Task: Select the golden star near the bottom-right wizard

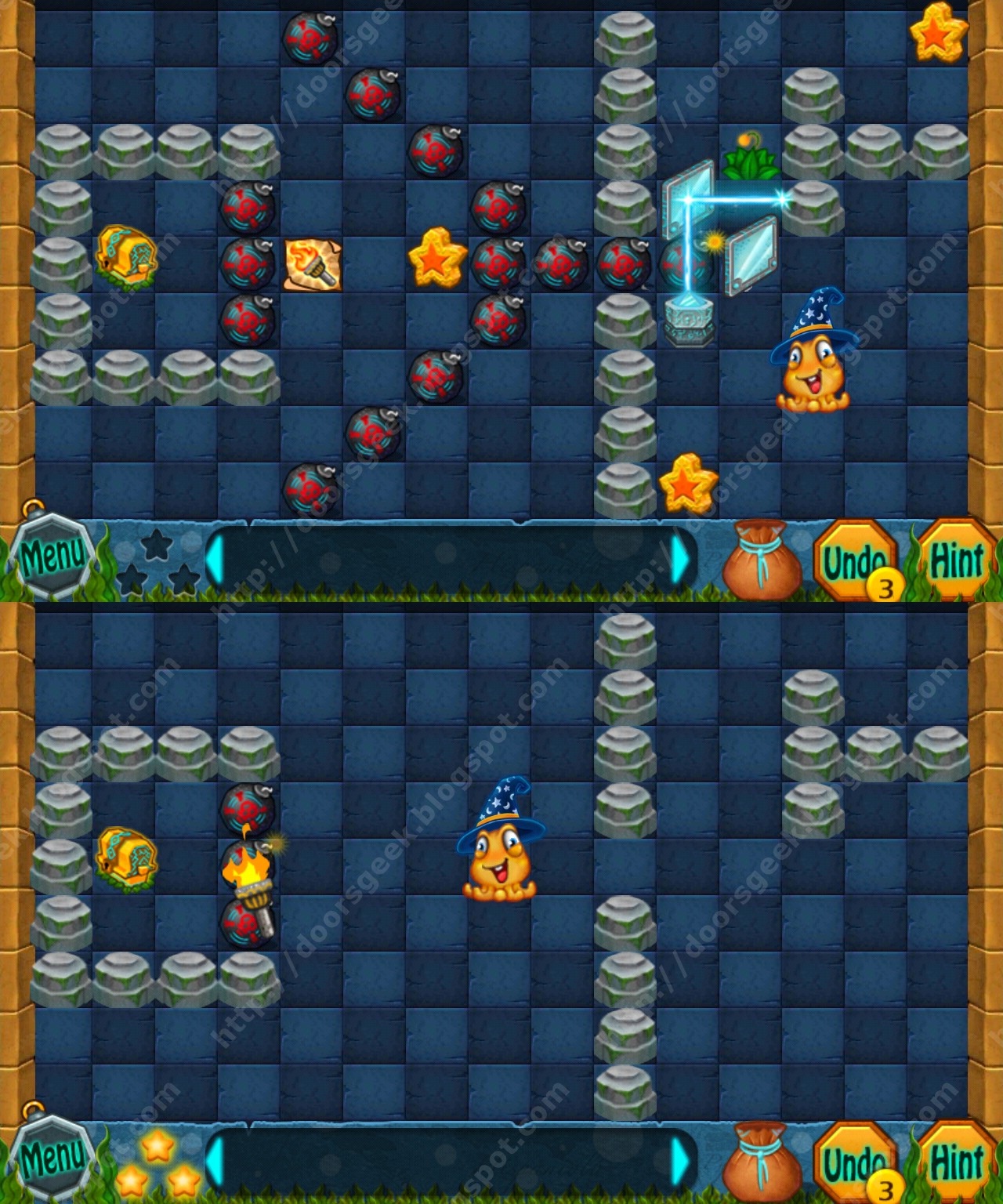Action: pos(690,486)
